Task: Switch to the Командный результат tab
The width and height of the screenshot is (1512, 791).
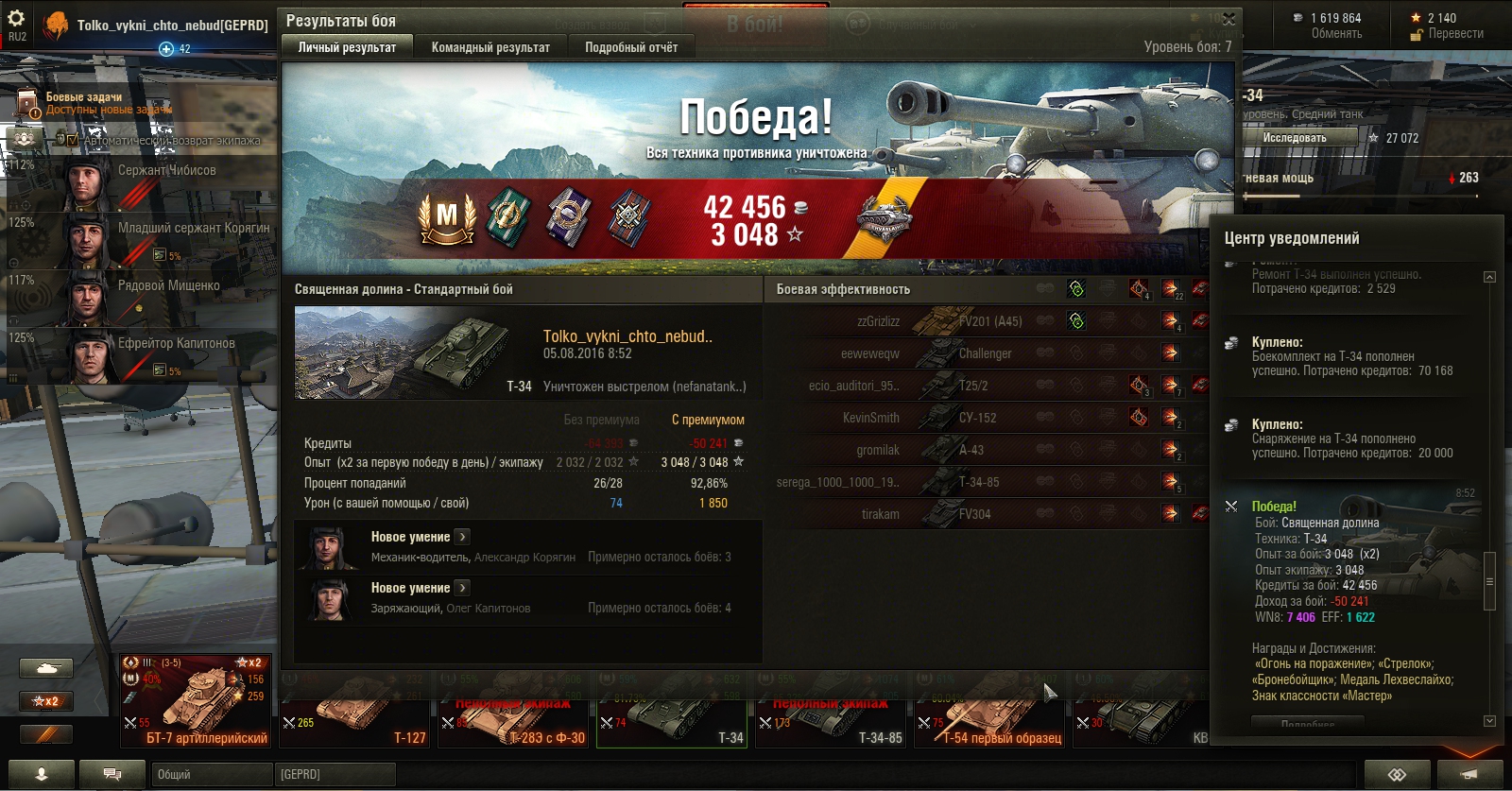Action: tap(490, 47)
